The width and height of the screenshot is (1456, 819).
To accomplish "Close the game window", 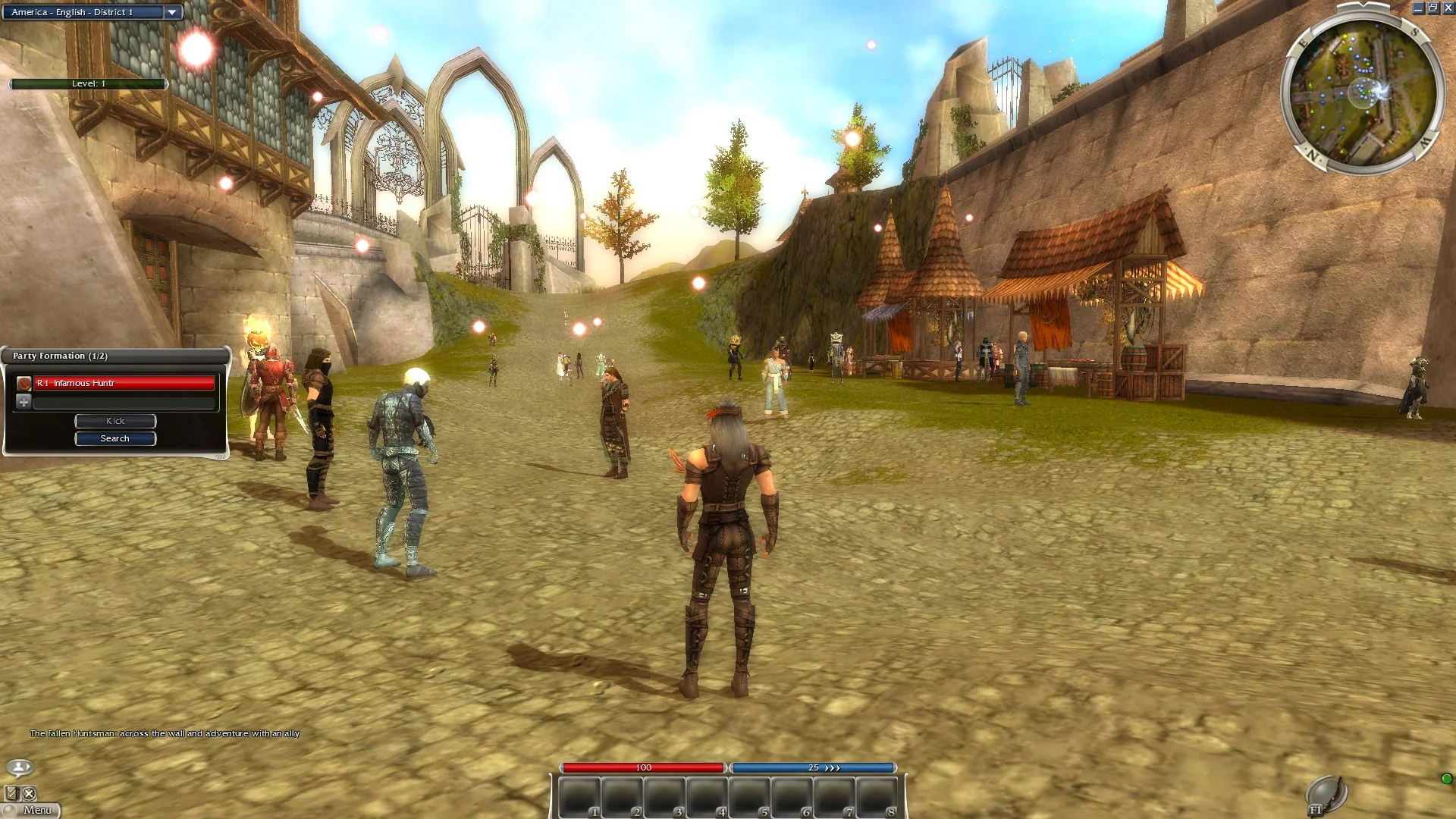I will coord(1448,8).
